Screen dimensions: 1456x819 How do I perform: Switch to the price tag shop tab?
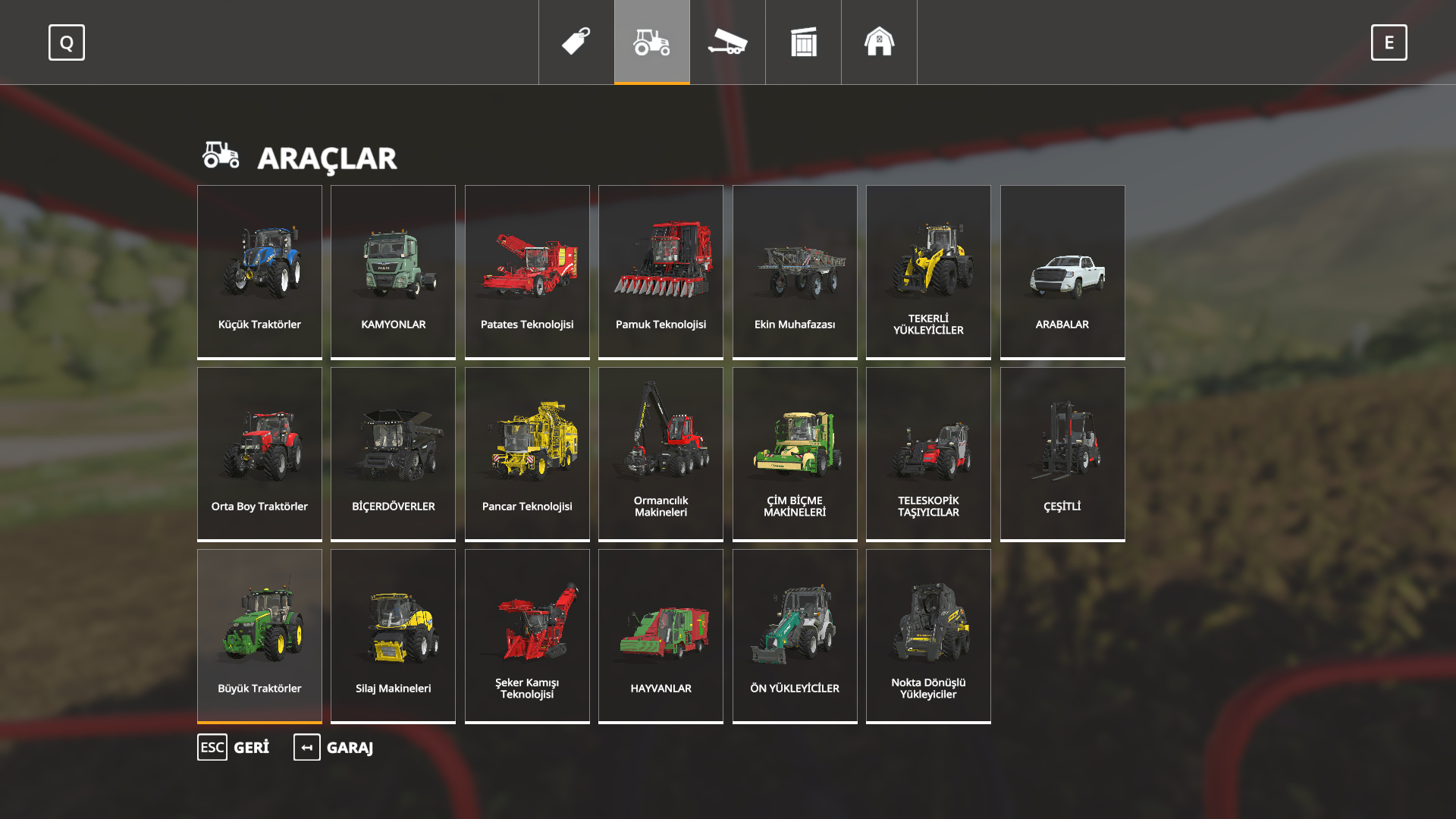click(x=576, y=42)
